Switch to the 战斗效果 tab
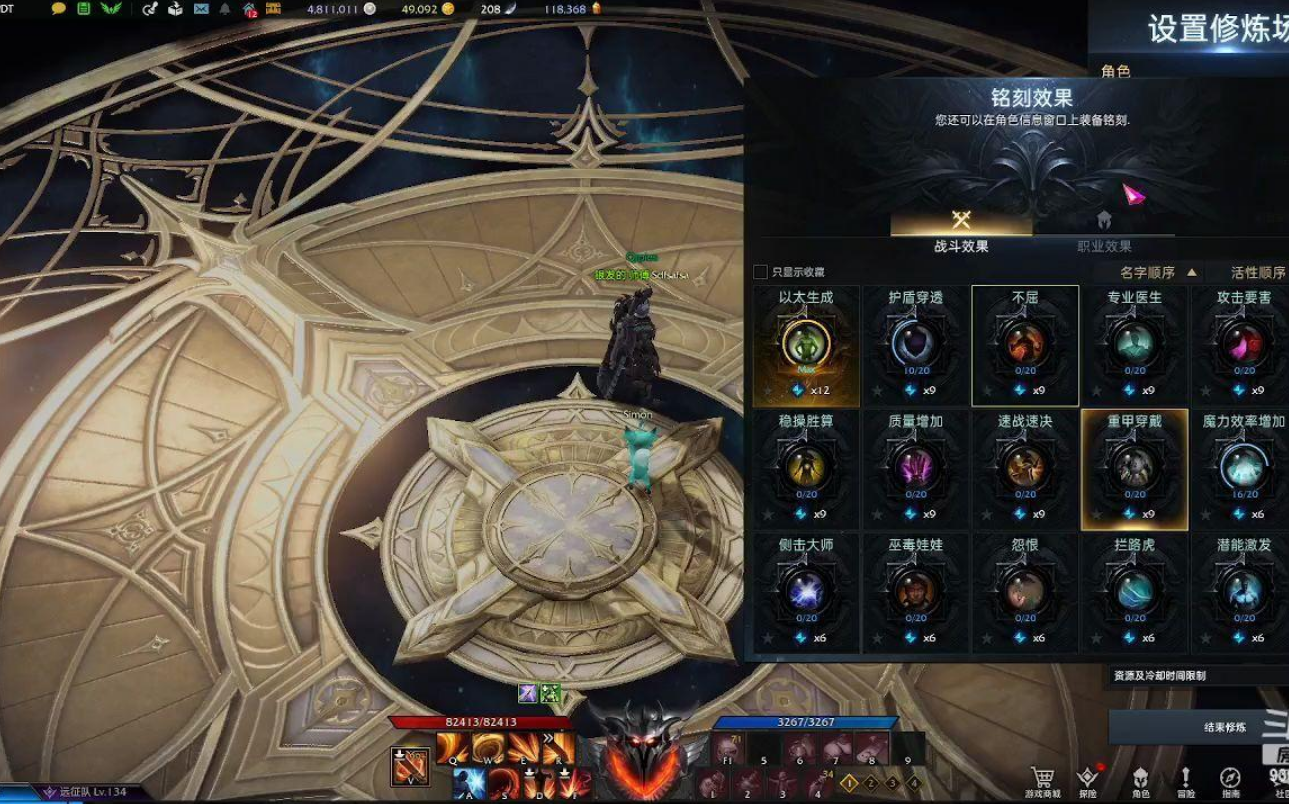This screenshot has height=804, width=1289. click(961, 230)
